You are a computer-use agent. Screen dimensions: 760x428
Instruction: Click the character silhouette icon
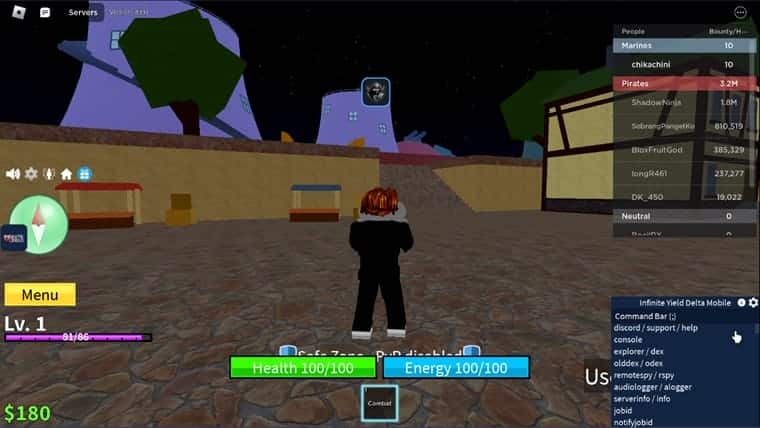[49, 174]
